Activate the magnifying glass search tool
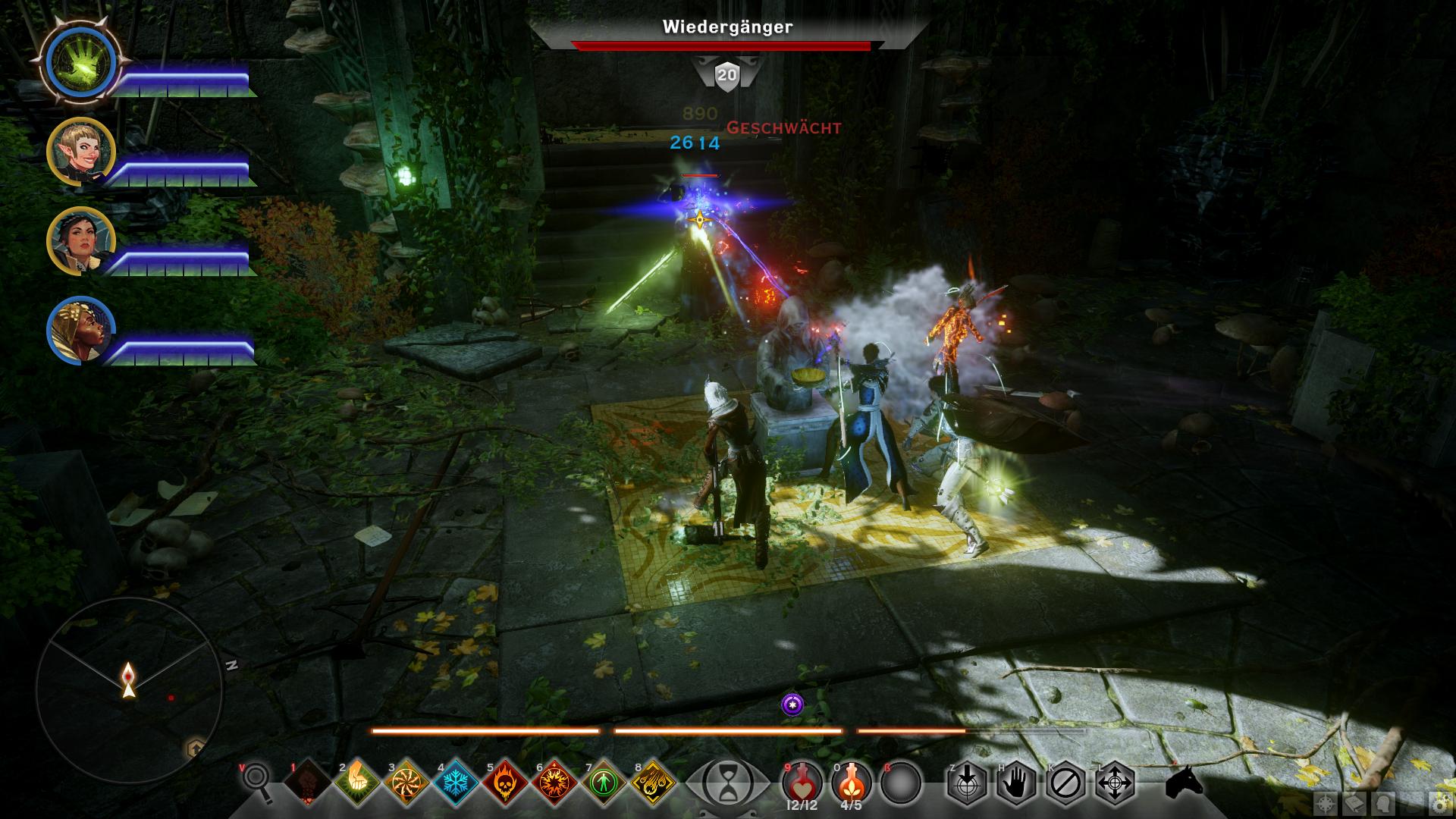Viewport: 1456px width, 819px height. pos(257,782)
